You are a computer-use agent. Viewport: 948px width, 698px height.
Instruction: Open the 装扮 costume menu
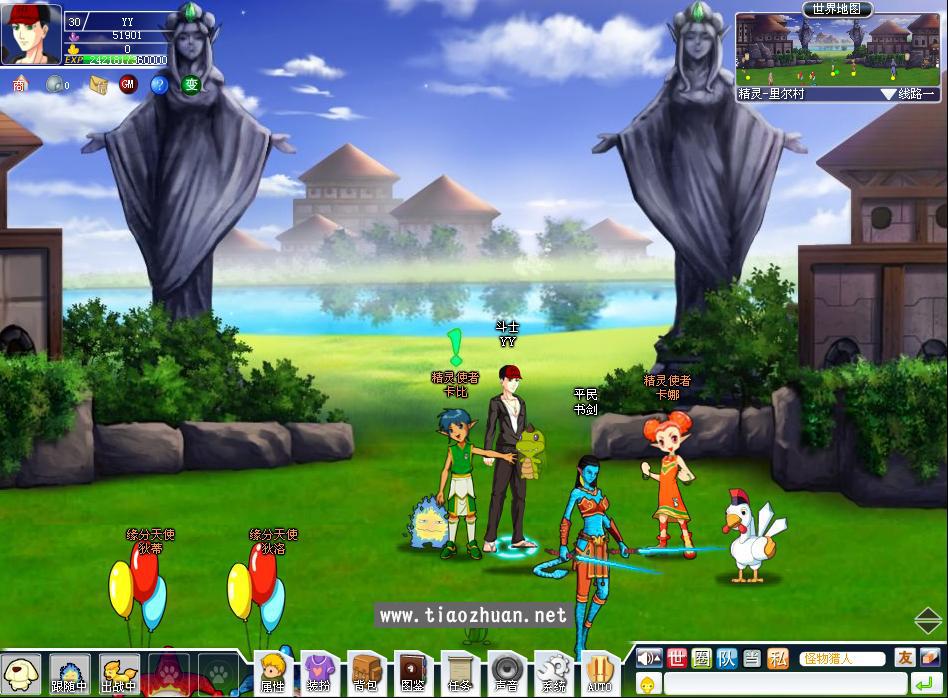tap(318, 672)
